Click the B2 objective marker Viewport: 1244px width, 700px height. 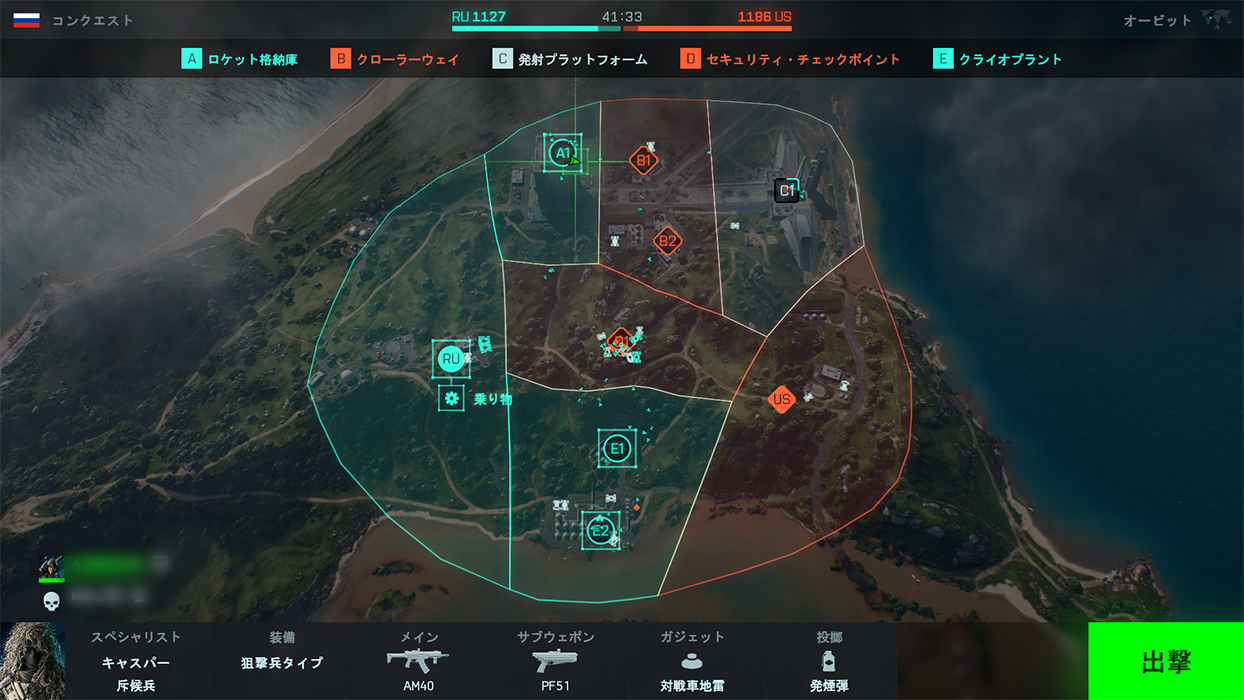pos(667,241)
